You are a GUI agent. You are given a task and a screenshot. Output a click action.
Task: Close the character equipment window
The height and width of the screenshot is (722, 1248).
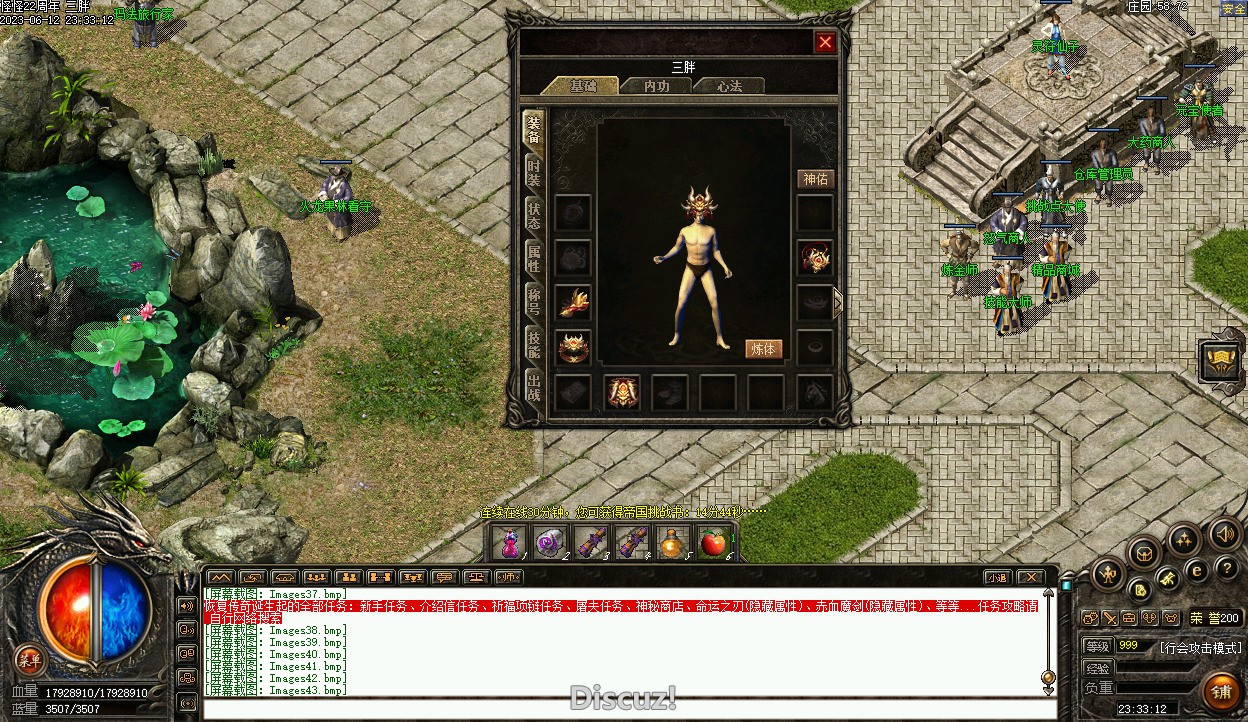tap(825, 42)
